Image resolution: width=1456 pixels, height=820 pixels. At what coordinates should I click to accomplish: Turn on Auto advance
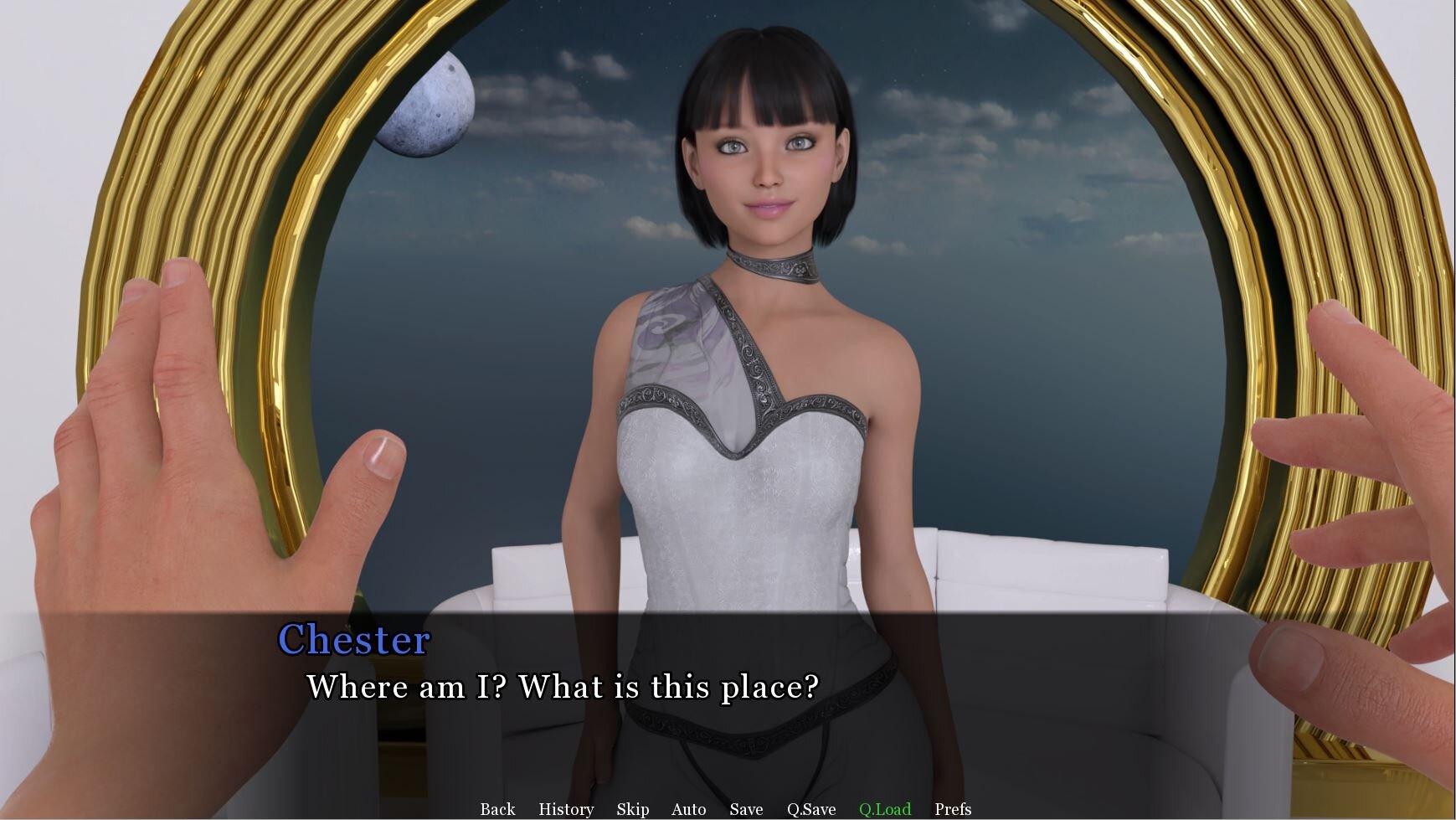pyautogui.click(x=688, y=809)
